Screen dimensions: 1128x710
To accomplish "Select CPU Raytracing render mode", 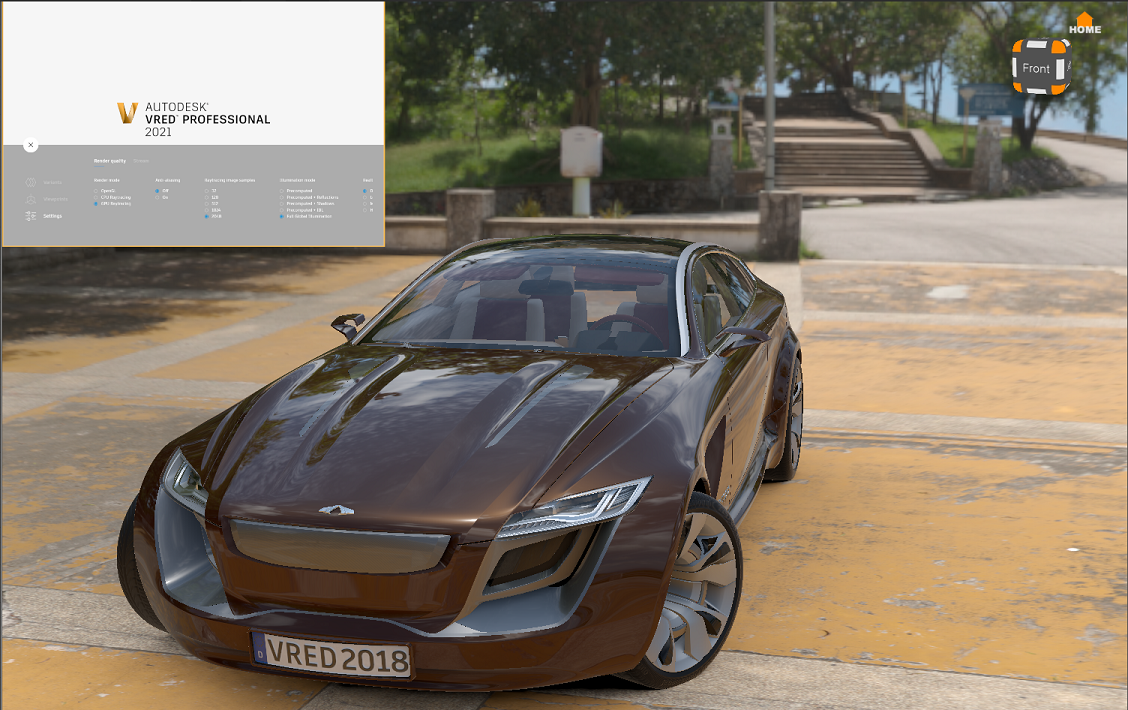I will pyautogui.click(x=96, y=197).
